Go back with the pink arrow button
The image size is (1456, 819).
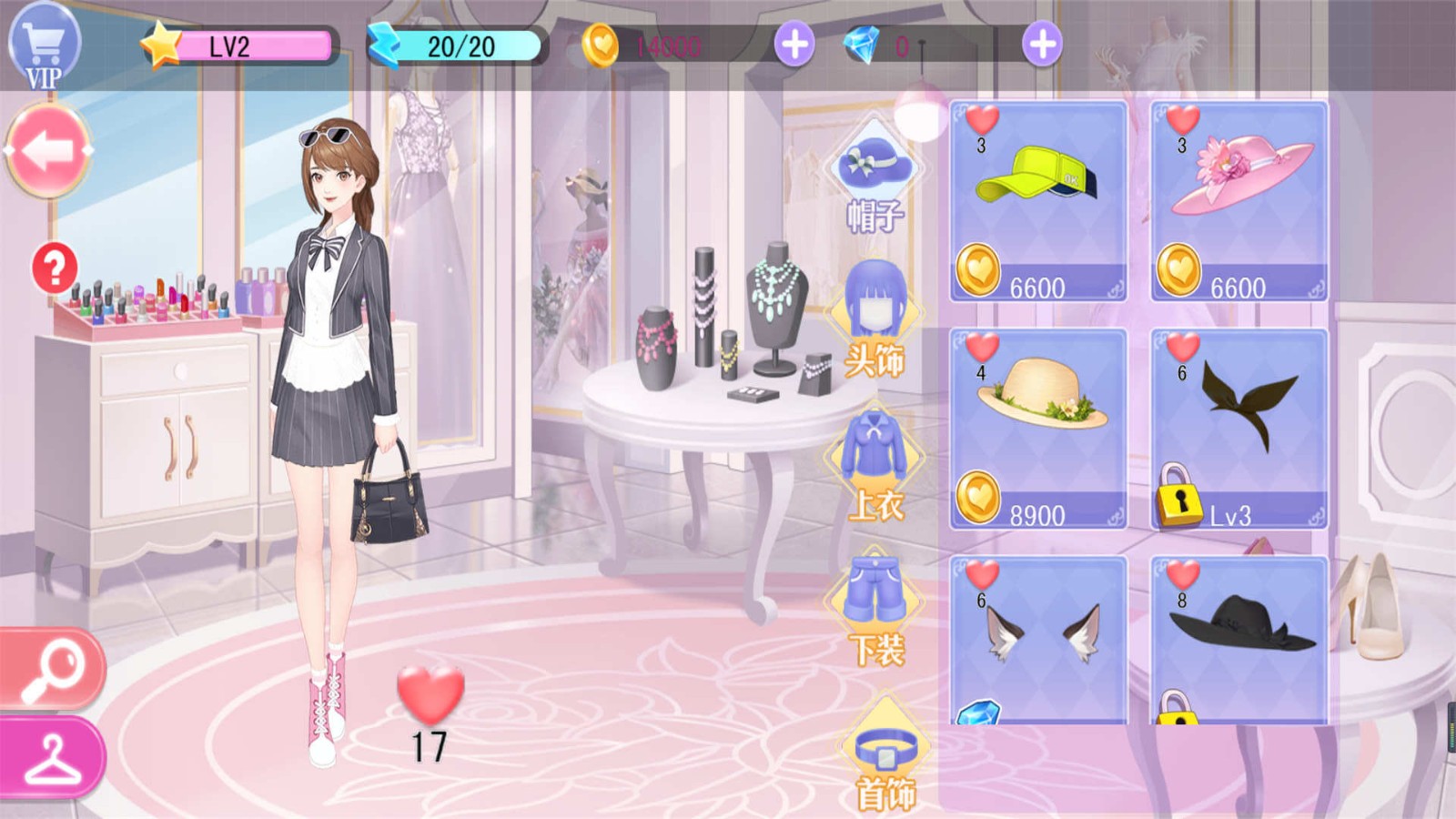pyautogui.click(x=48, y=151)
